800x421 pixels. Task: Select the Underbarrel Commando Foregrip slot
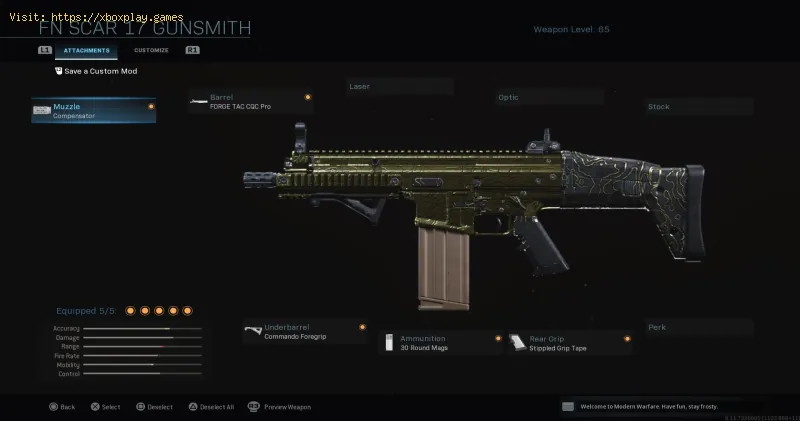coord(305,332)
